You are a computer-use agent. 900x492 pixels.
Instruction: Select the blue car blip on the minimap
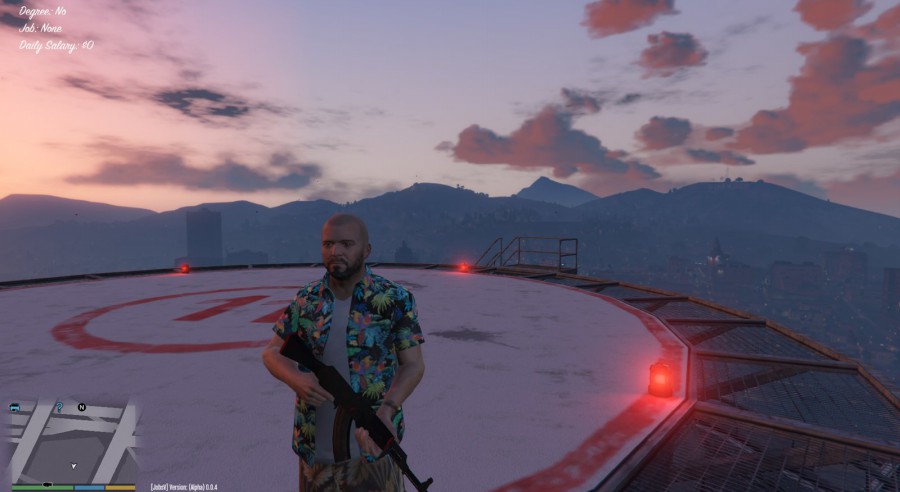click(x=16, y=408)
